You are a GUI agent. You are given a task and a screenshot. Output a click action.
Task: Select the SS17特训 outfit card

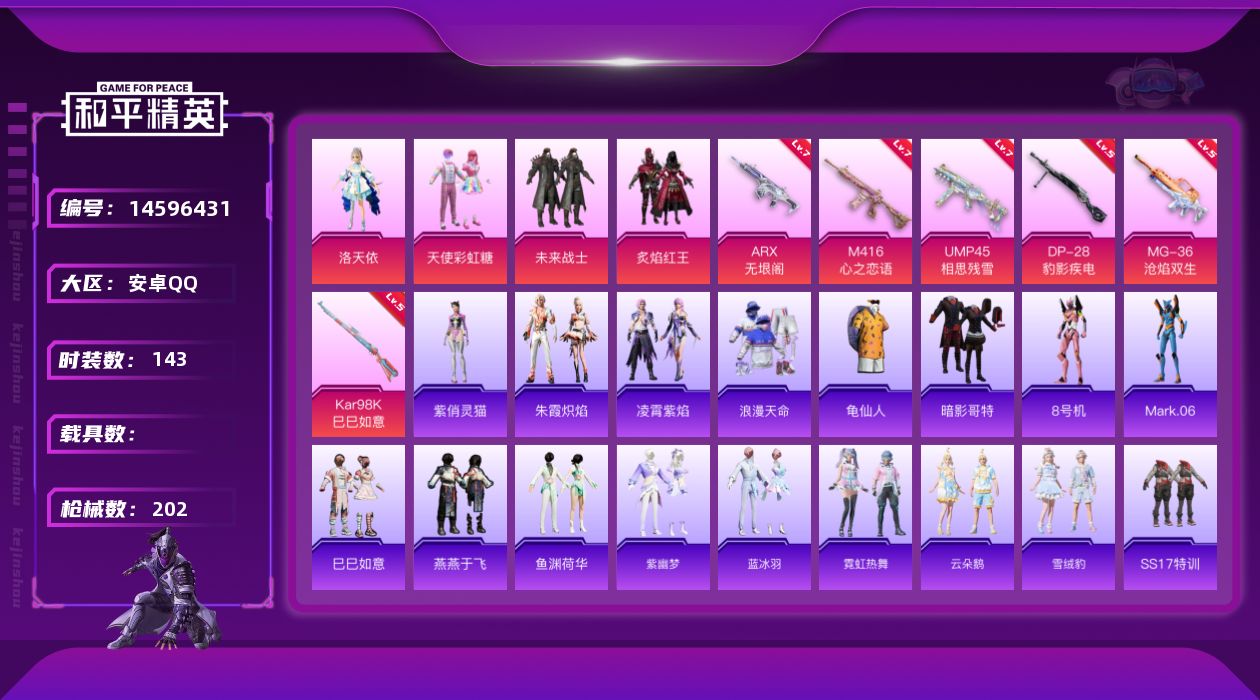pos(1170,517)
